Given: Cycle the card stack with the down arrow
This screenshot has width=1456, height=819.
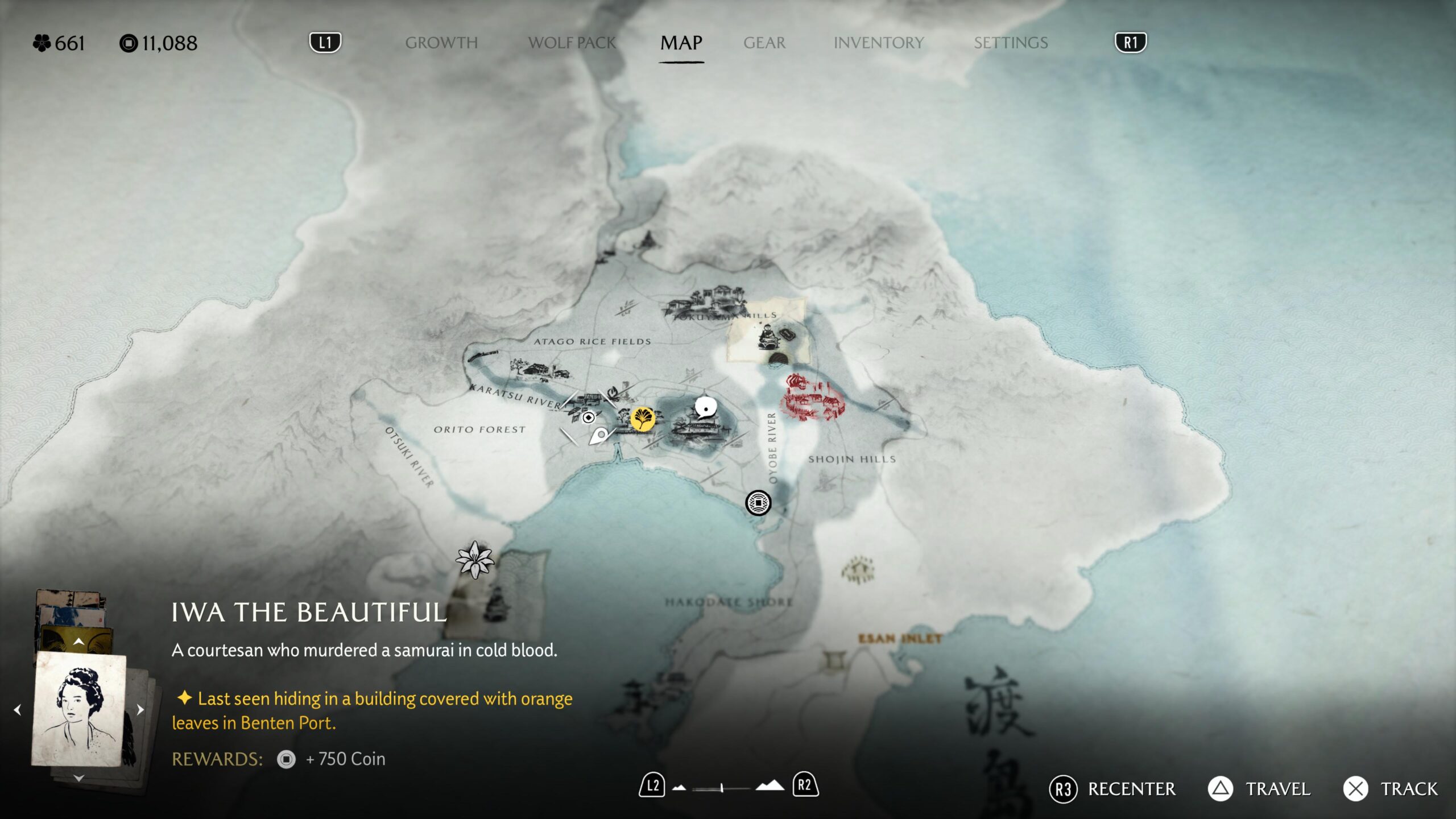Looking at the screenshot, I should click(78, 778).
